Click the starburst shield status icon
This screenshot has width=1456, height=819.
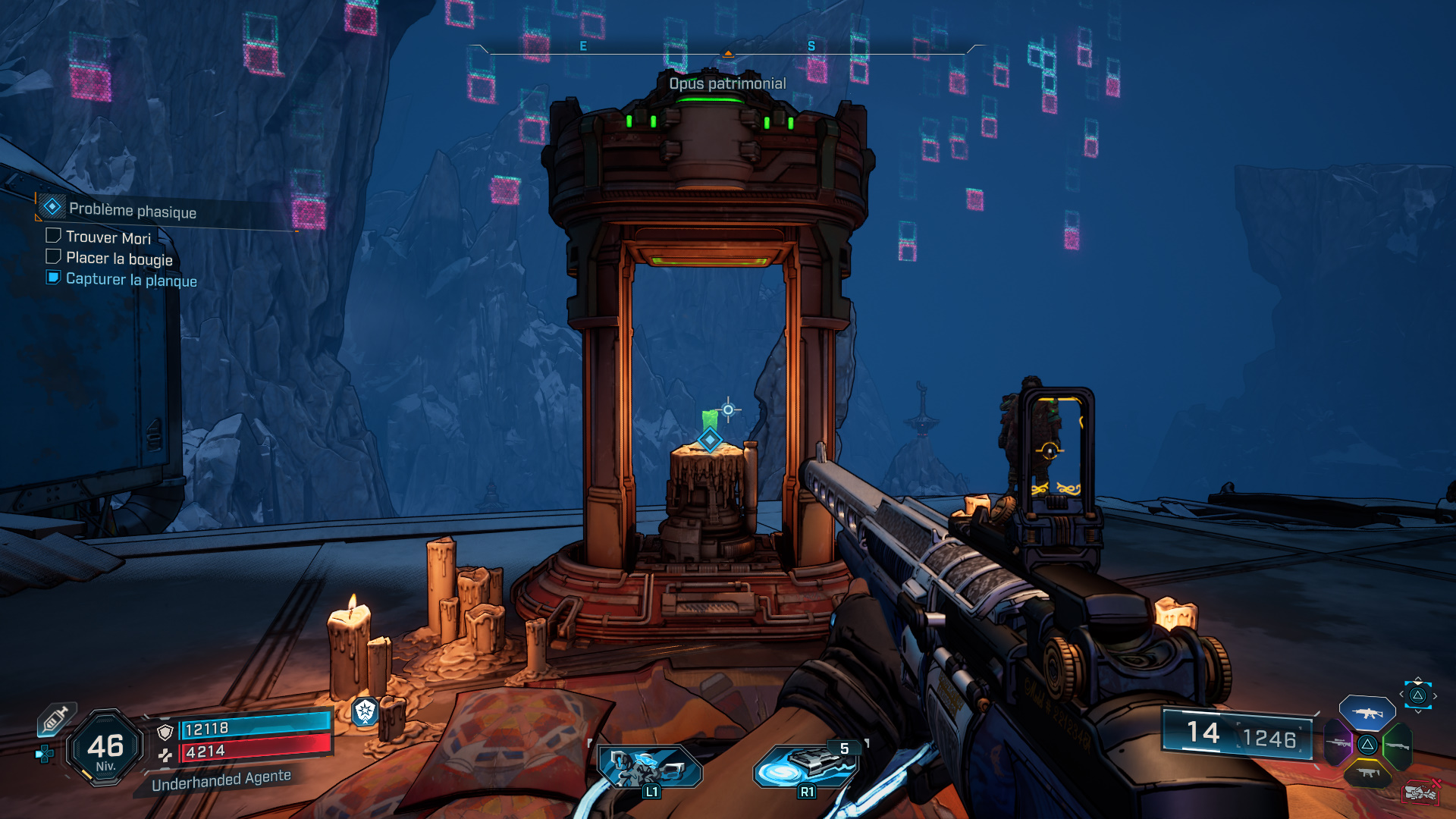click(x=366, y=711)
